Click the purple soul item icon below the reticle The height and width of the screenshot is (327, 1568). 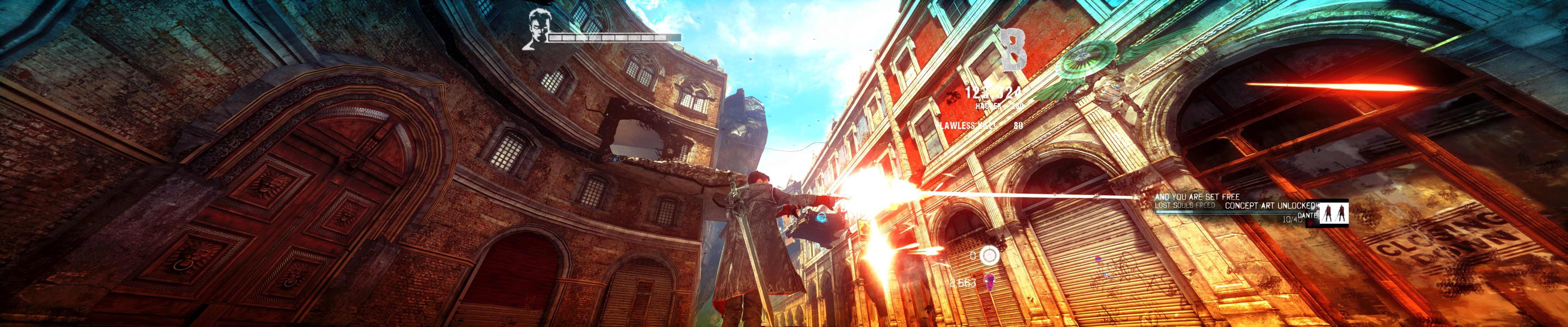click(990, 282)
